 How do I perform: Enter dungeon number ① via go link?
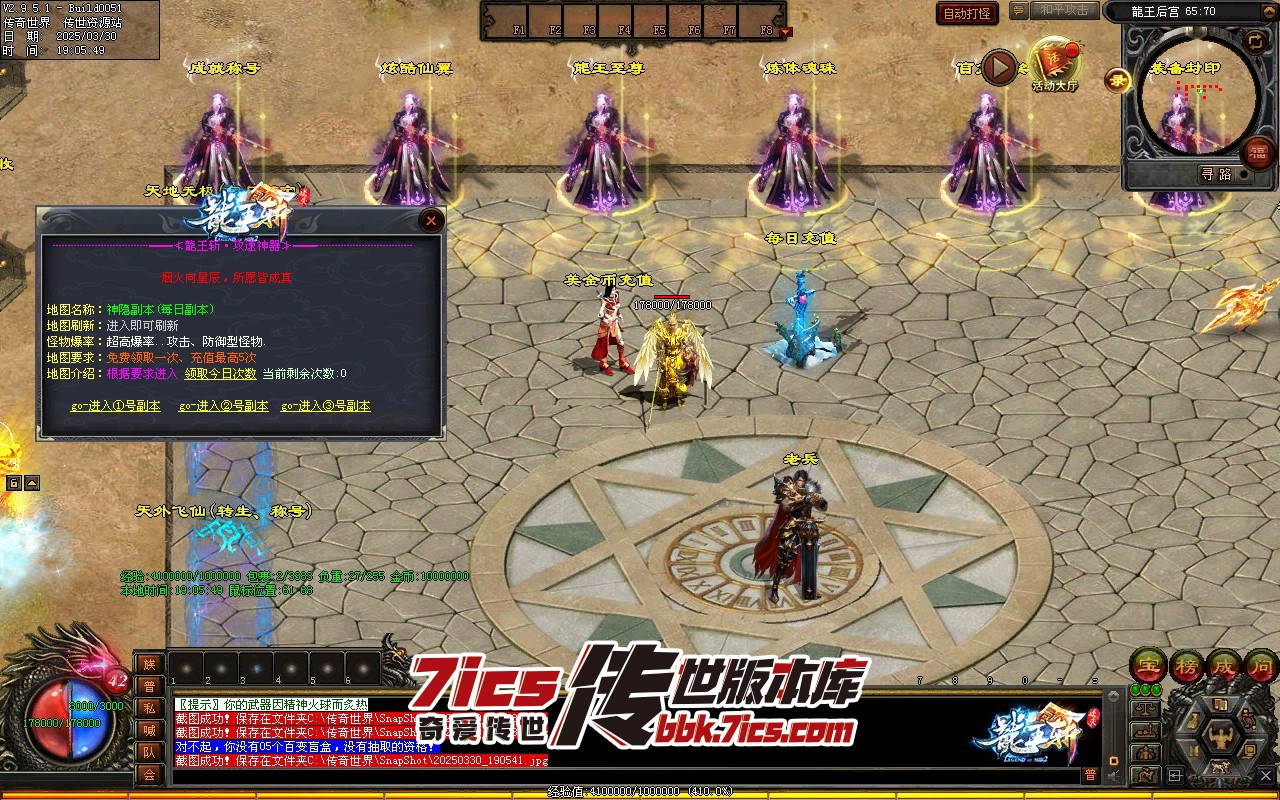point(115,406)
